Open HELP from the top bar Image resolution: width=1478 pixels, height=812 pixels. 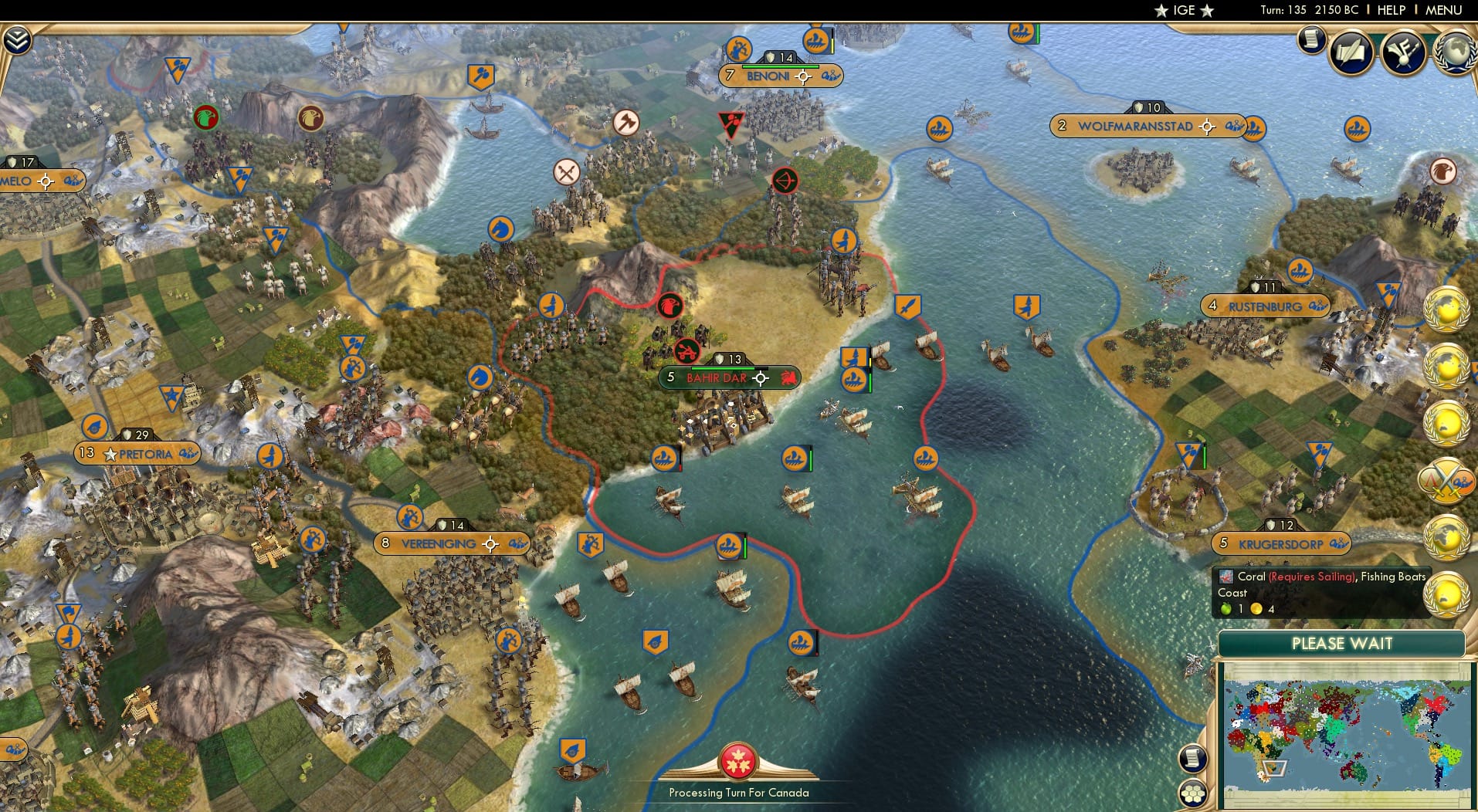[1392, 10]
